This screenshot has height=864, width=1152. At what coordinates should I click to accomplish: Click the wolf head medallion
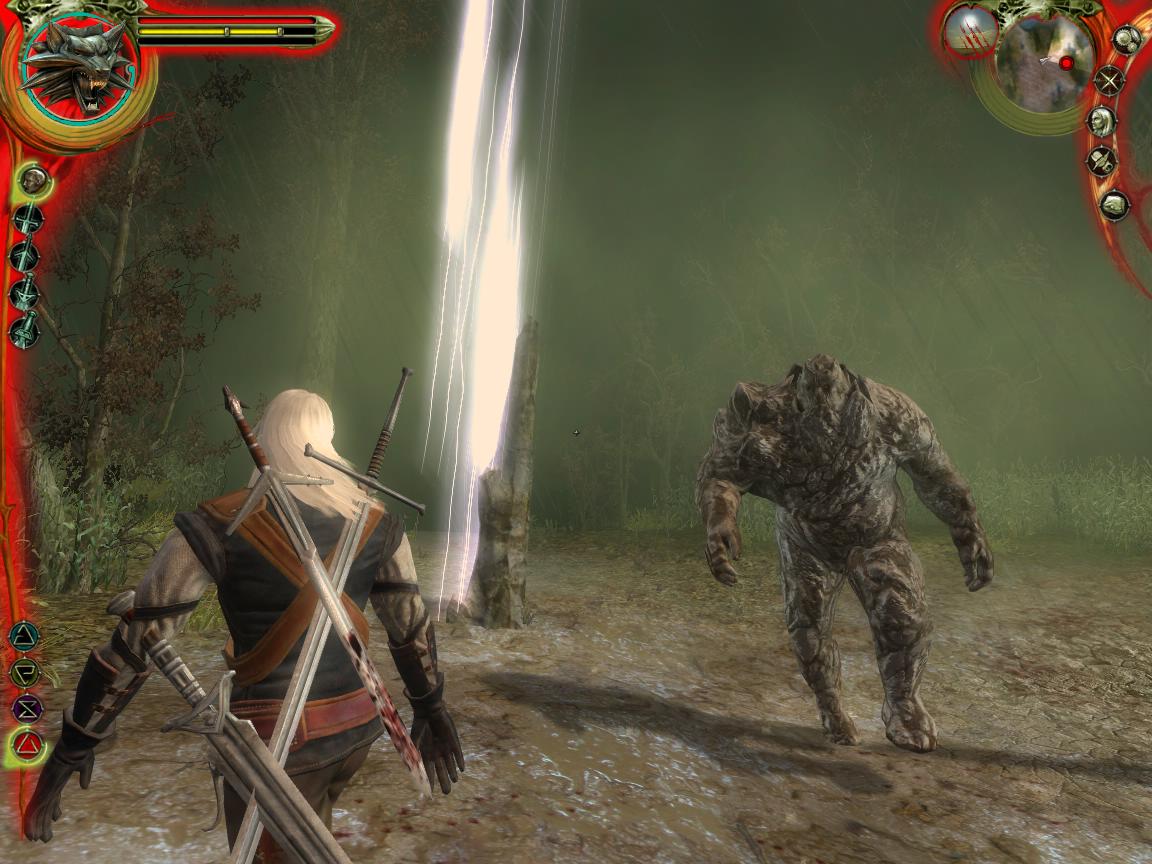(78, 68)
